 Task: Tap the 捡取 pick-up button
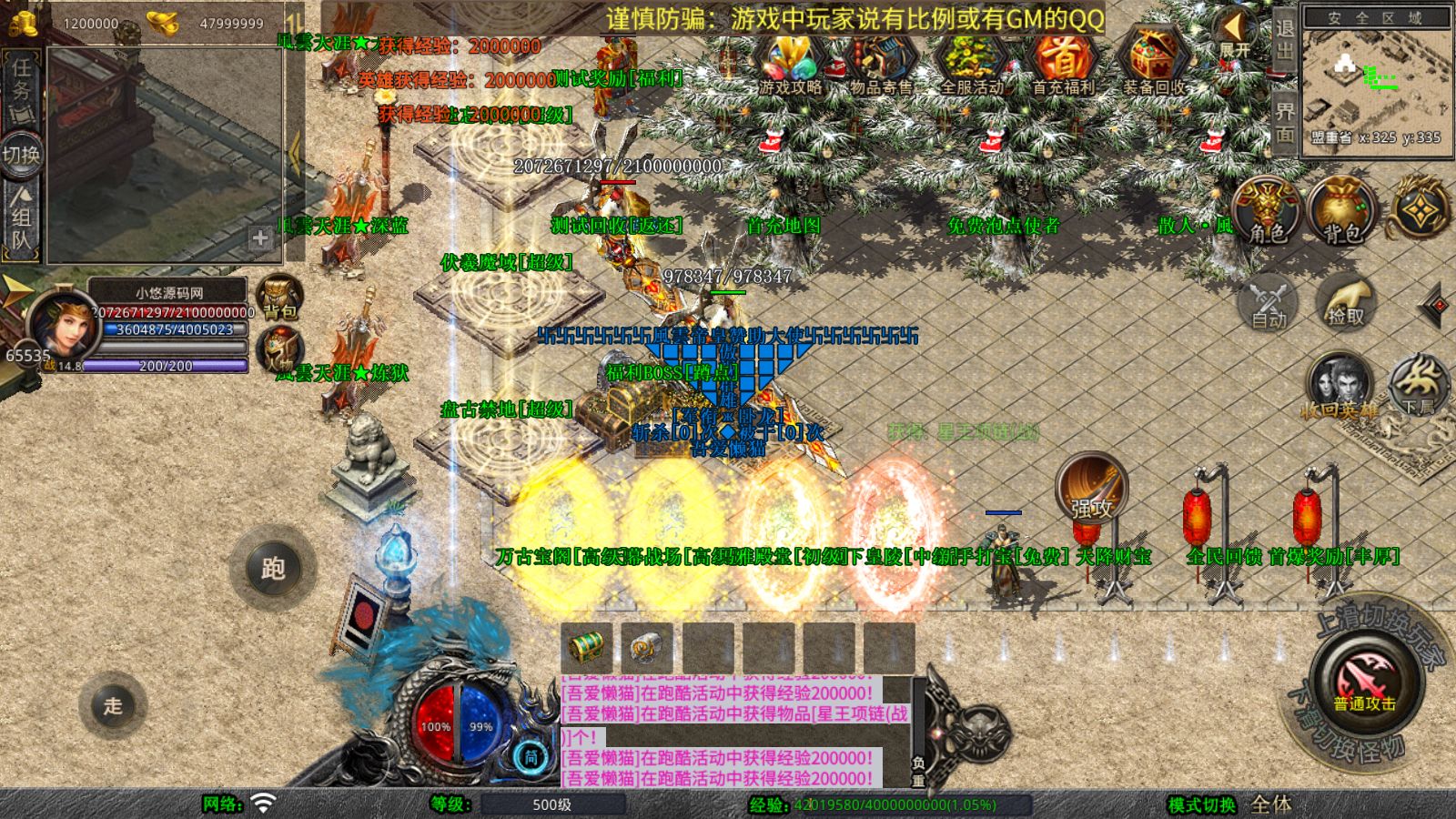point(1346,303)
